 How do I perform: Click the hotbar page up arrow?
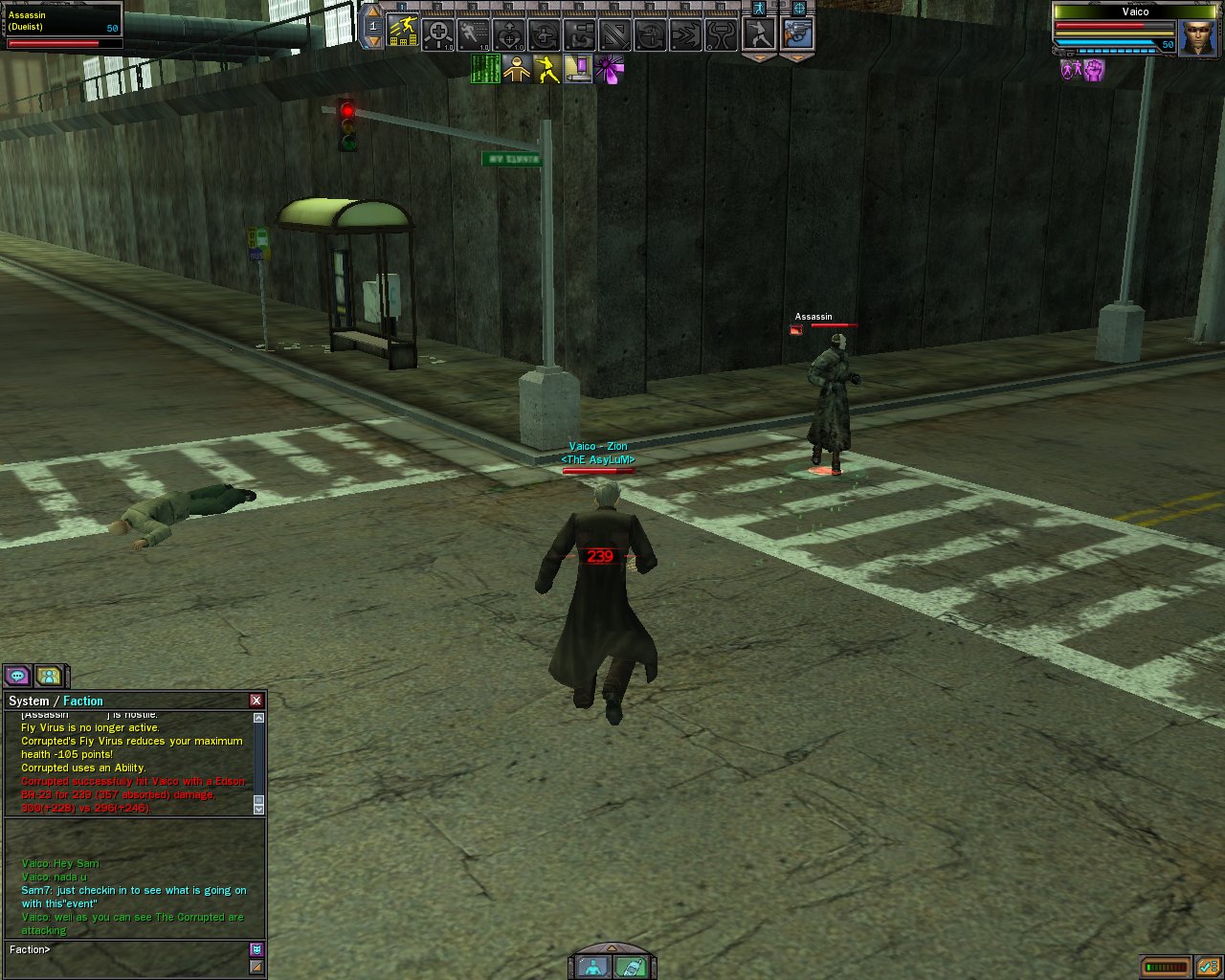(373, 12)
